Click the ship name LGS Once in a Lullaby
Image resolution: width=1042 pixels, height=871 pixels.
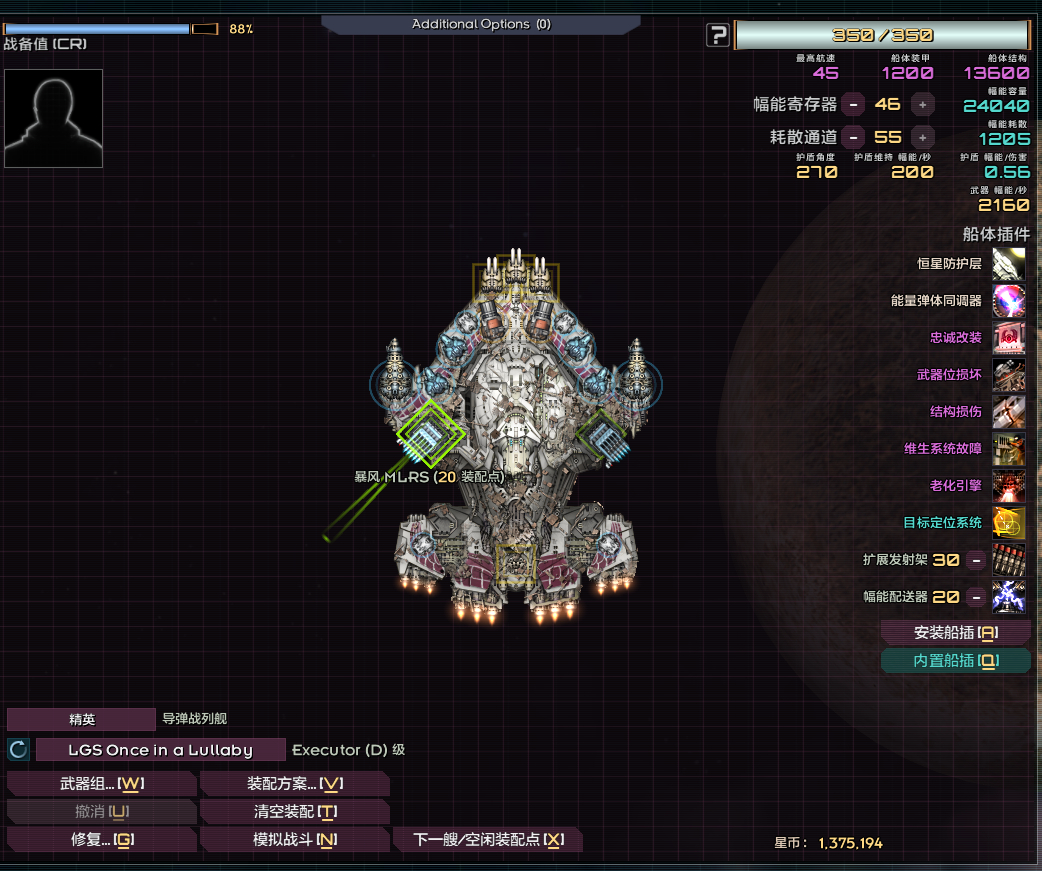click(160, 750)
